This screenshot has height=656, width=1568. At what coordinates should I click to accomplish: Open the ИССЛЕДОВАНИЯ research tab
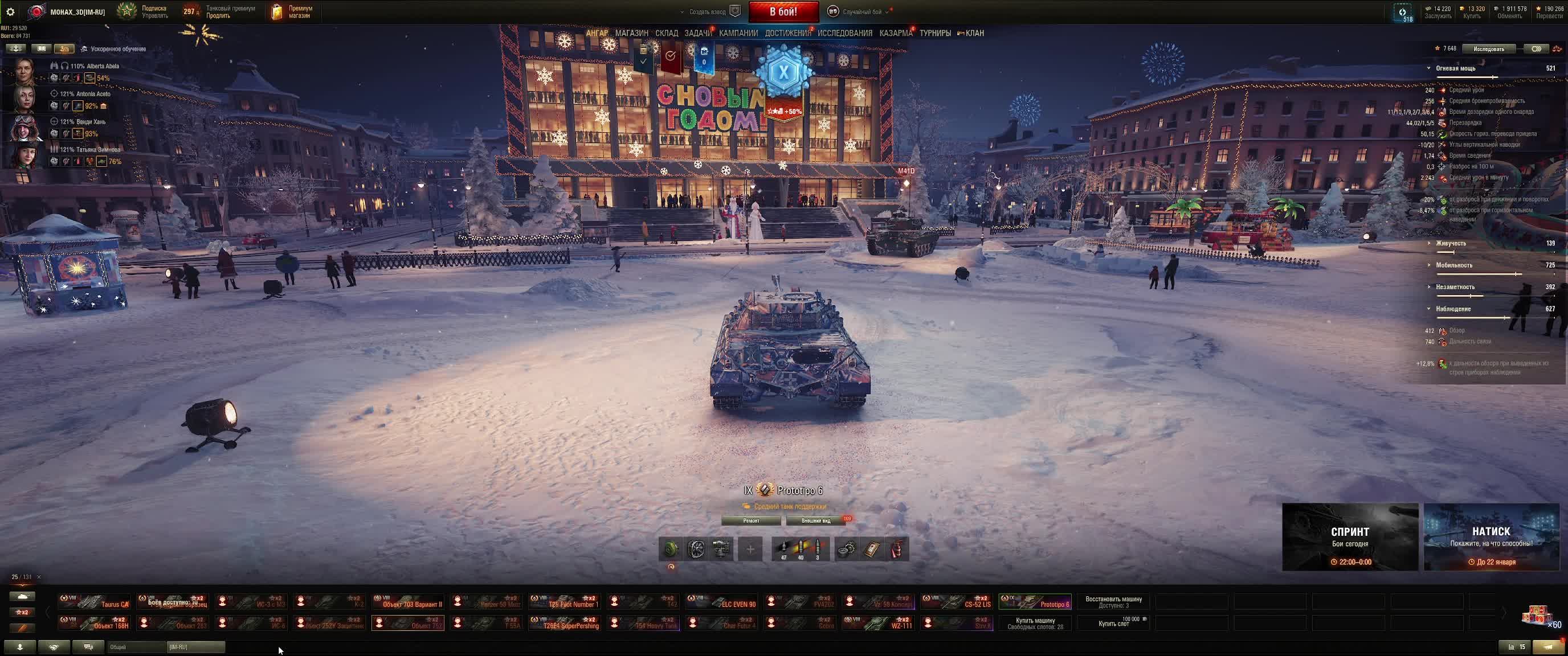(844, 33)
